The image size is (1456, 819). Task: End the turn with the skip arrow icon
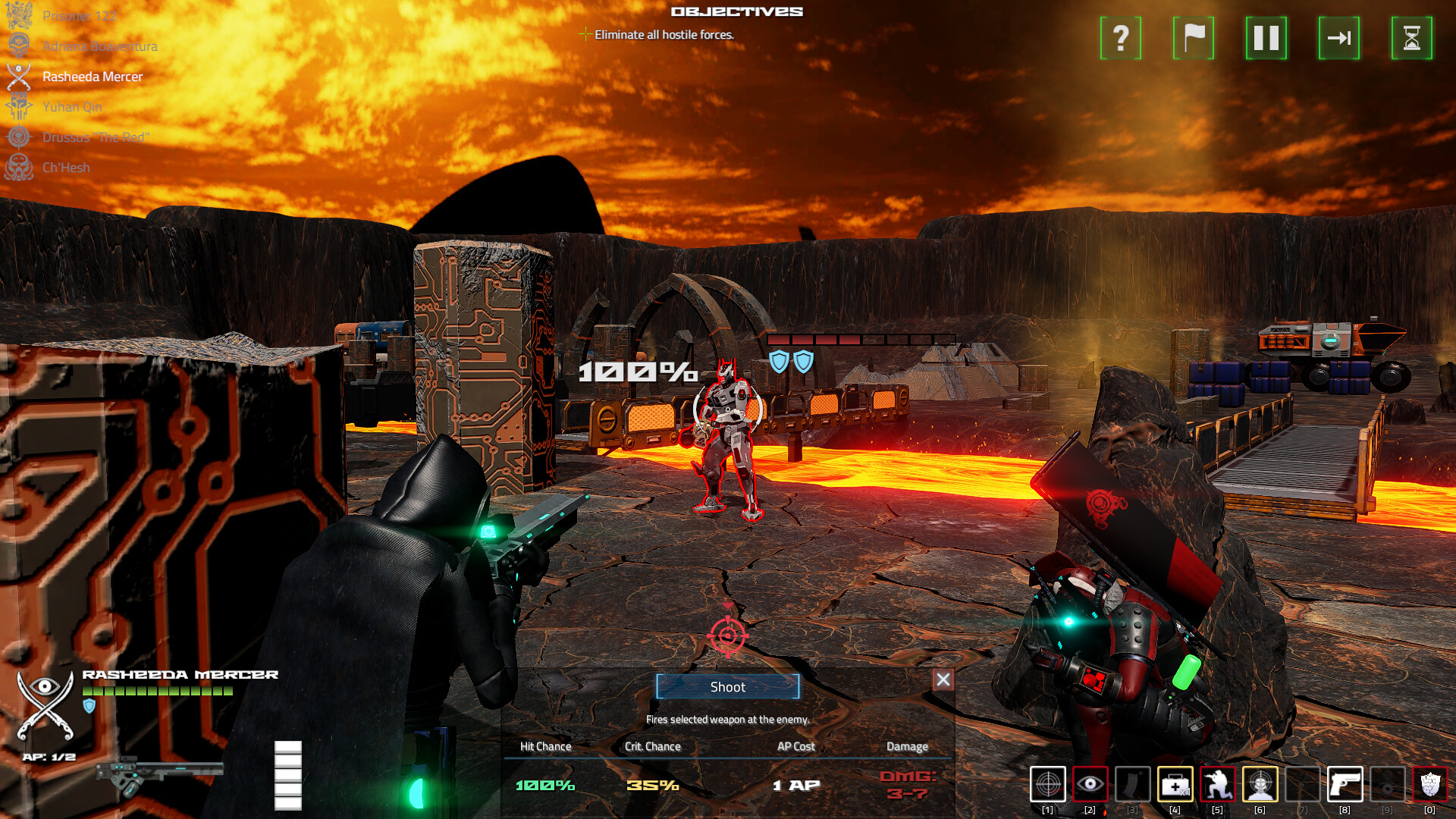click(x=1338, y=39)
